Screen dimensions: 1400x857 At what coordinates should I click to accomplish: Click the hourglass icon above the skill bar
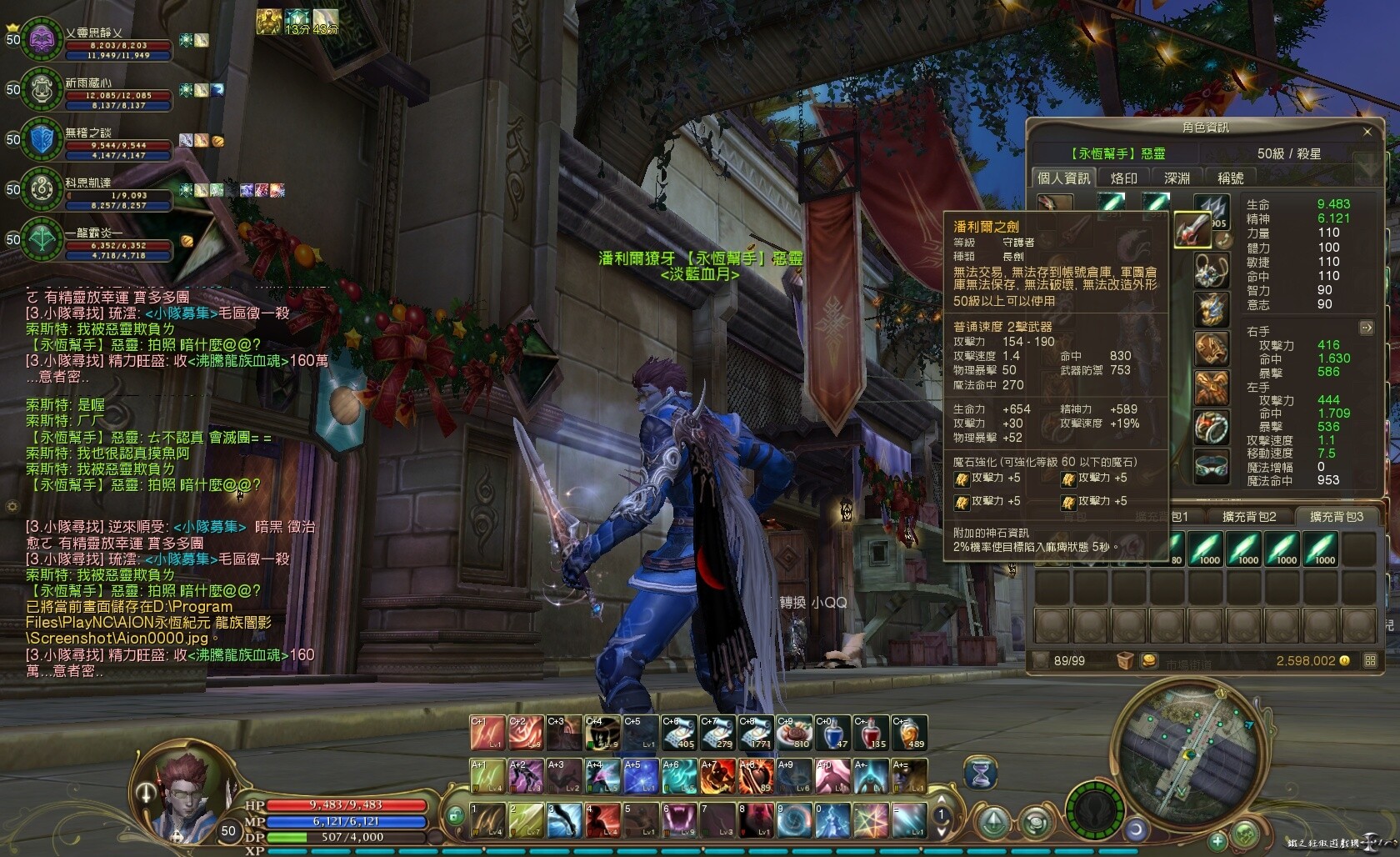pos(981,774)
